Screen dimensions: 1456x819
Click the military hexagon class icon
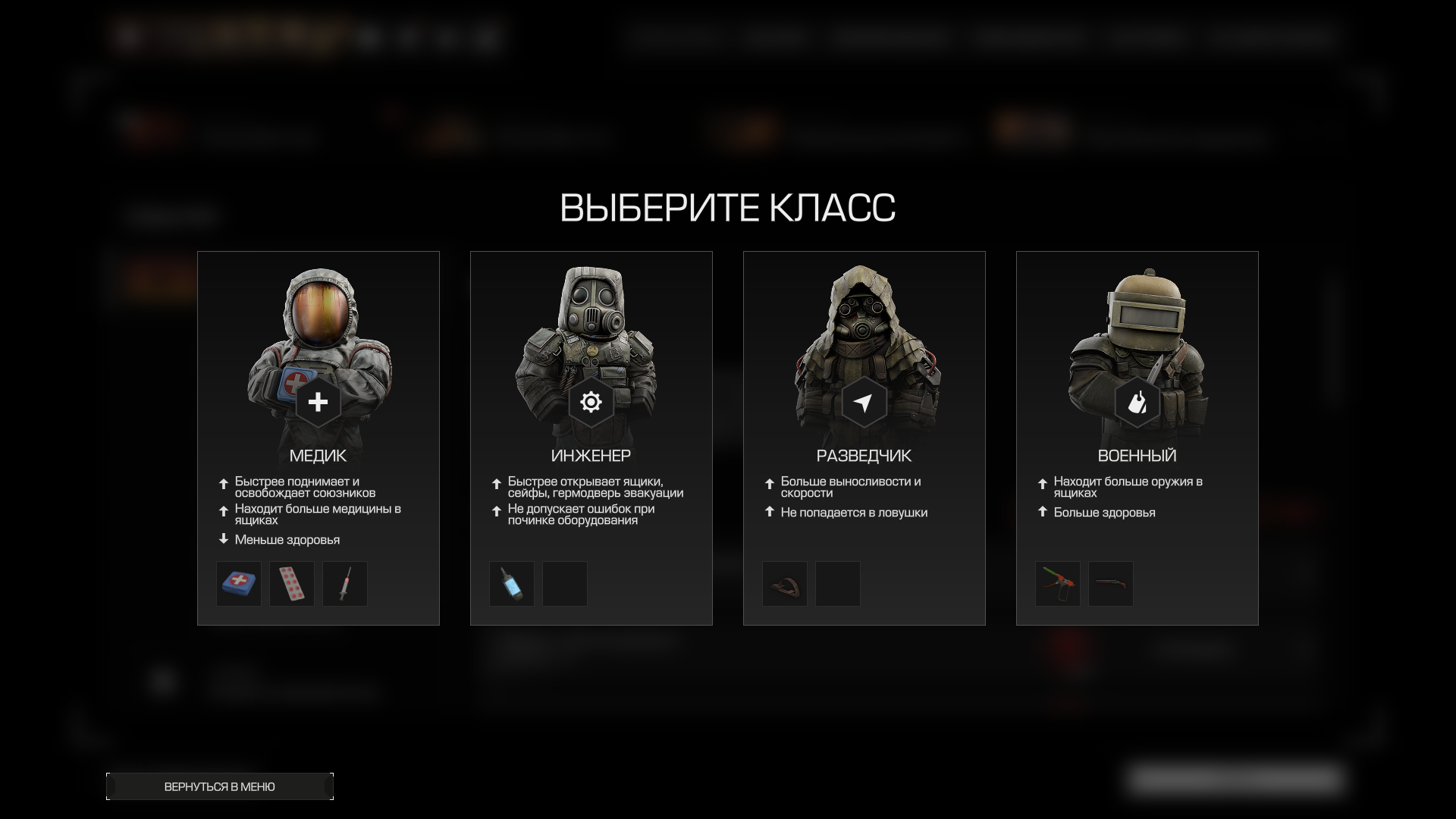tap(1137, 402)
